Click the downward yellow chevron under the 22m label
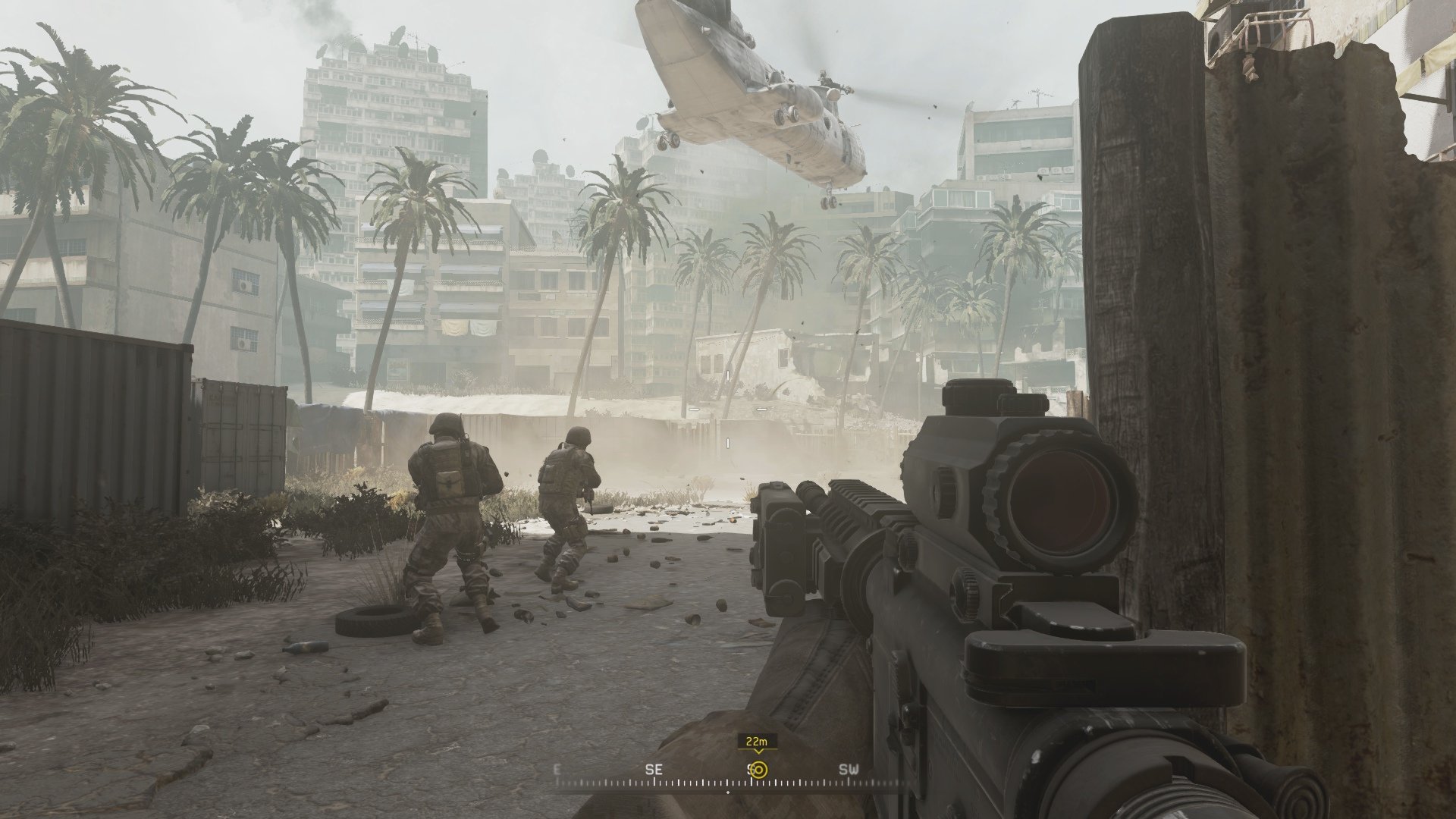This screenshot has height=819, width=1456. point(758,753)
